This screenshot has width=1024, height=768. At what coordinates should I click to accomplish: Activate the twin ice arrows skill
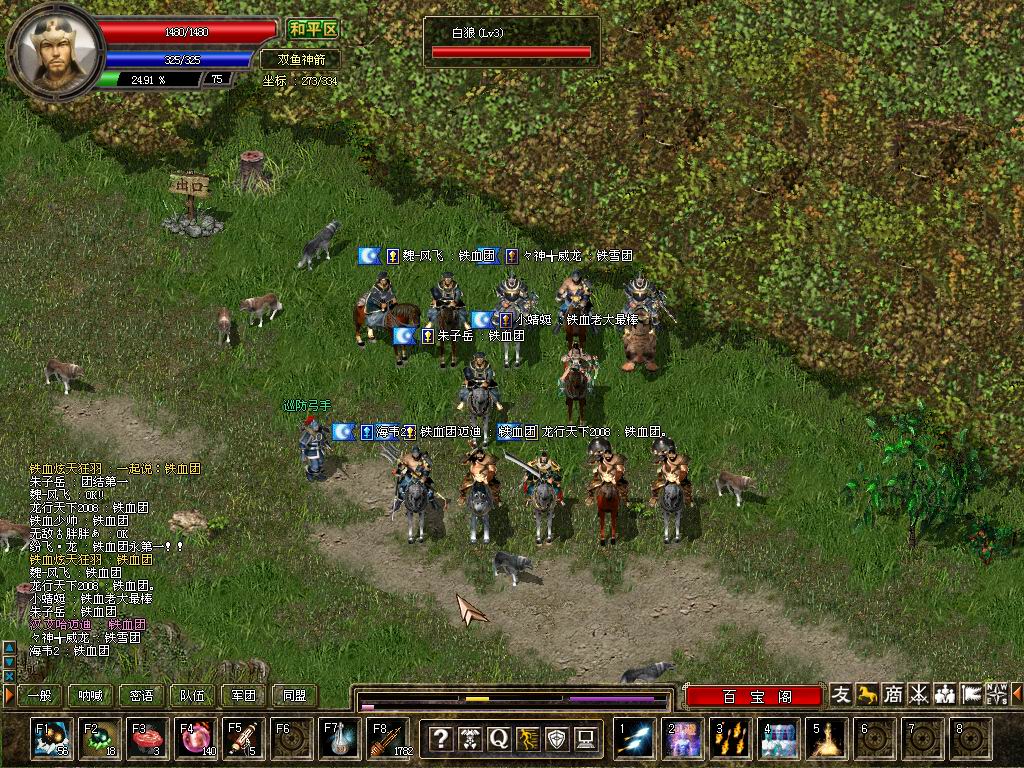coord(635,739)
